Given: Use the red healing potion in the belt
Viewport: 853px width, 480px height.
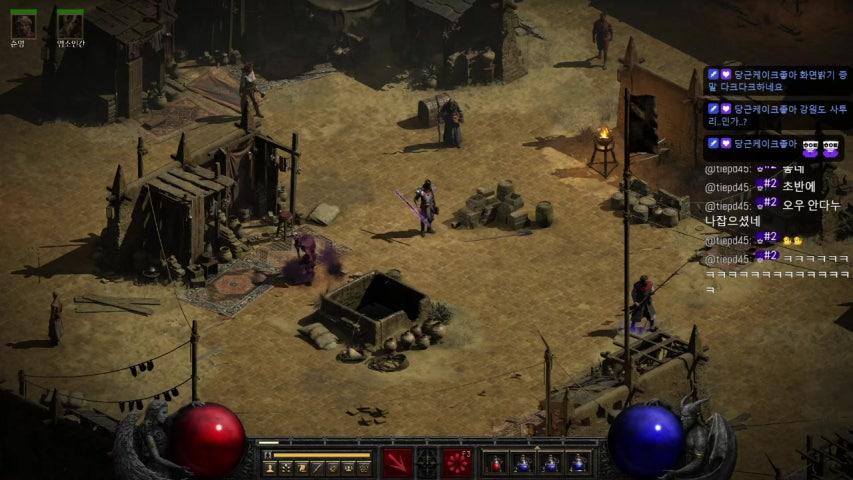Looking at the screenshot, I should tap(495, 463).
